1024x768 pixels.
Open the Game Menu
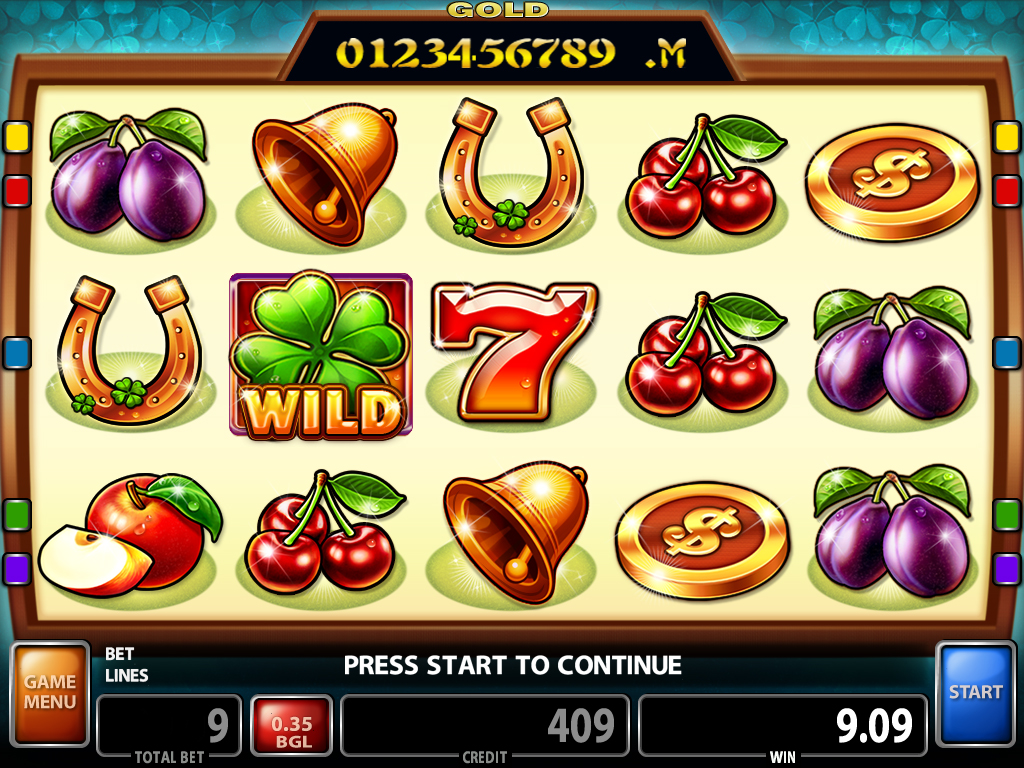tap(50, 693)
